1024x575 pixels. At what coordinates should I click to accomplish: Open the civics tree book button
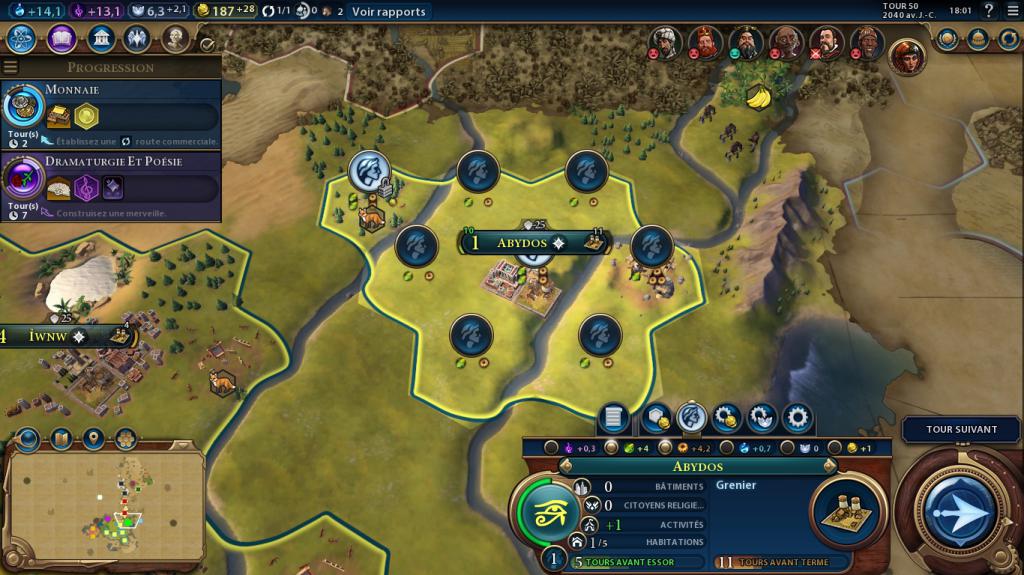coord(61,39)
